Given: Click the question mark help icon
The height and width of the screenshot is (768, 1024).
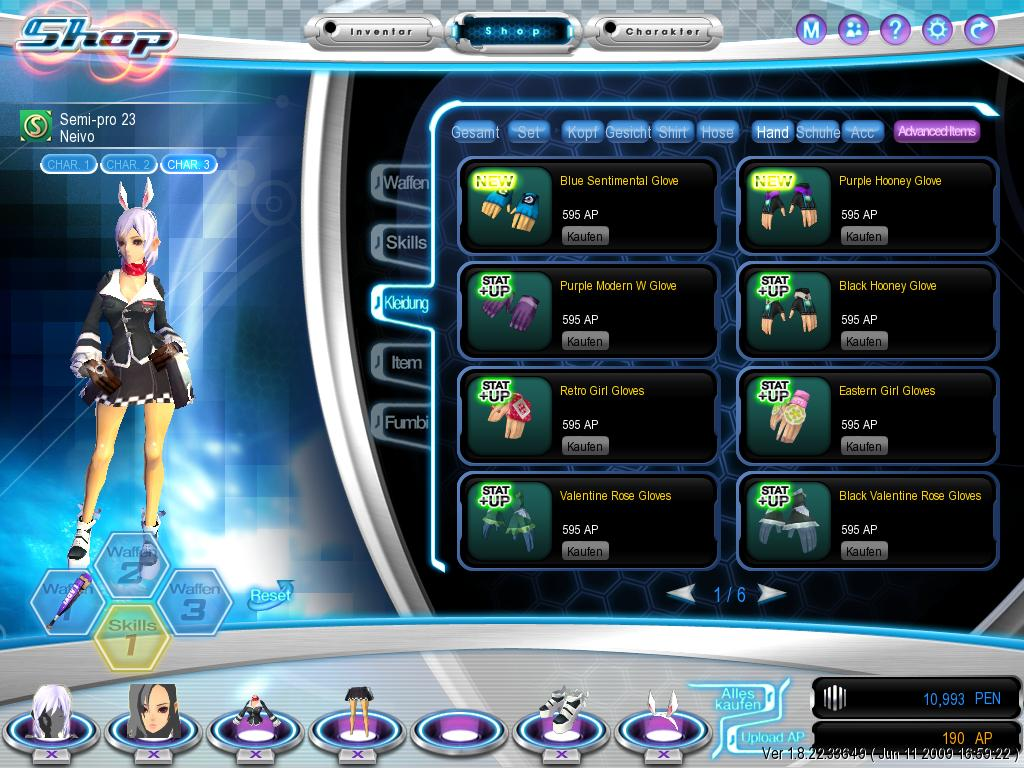Looking at the screenshot, I should [895, 30].
